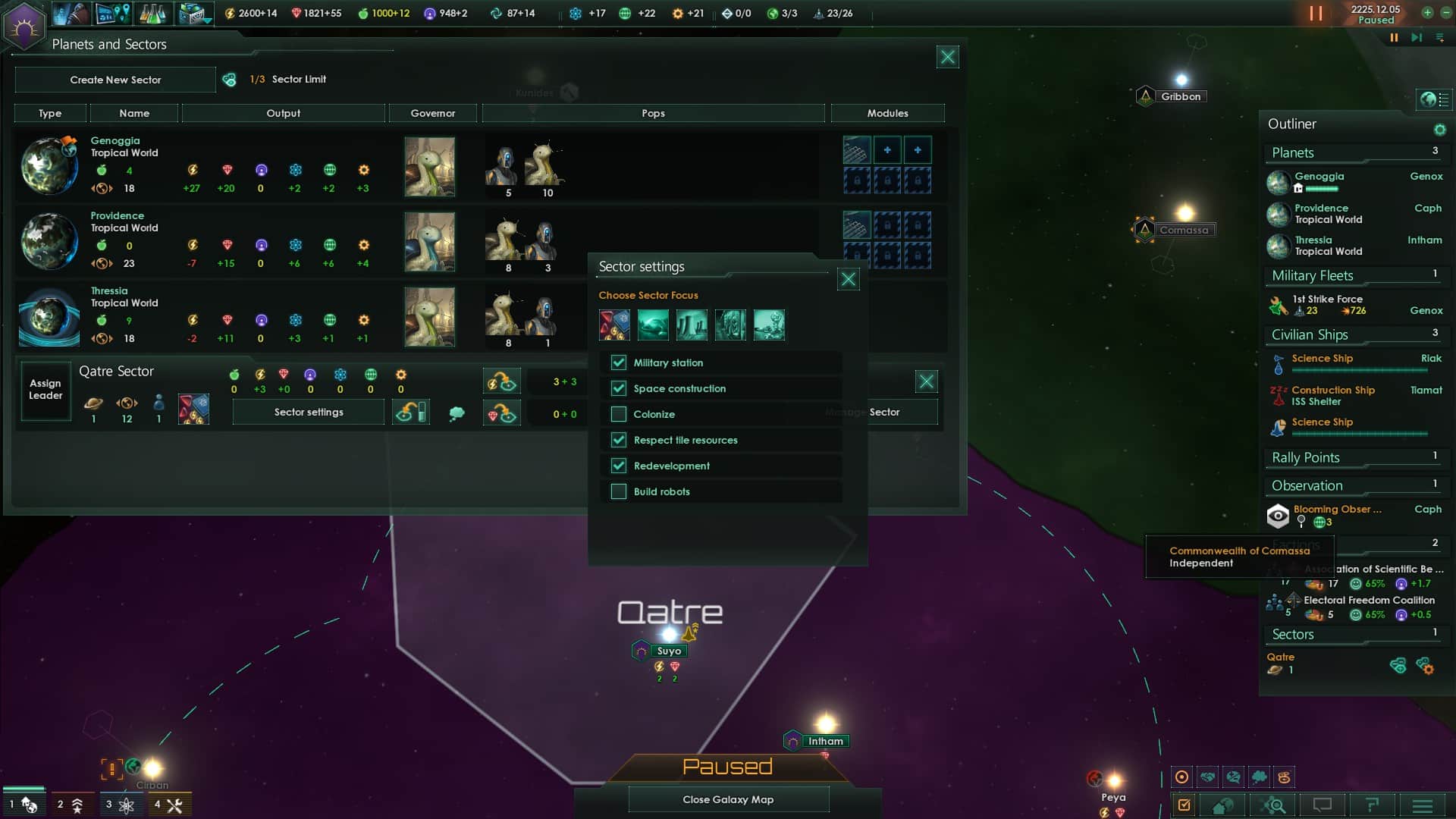The image size is (1456, 819).
Task: Close the Planets and Sectors window
Action: click(947, 57)
